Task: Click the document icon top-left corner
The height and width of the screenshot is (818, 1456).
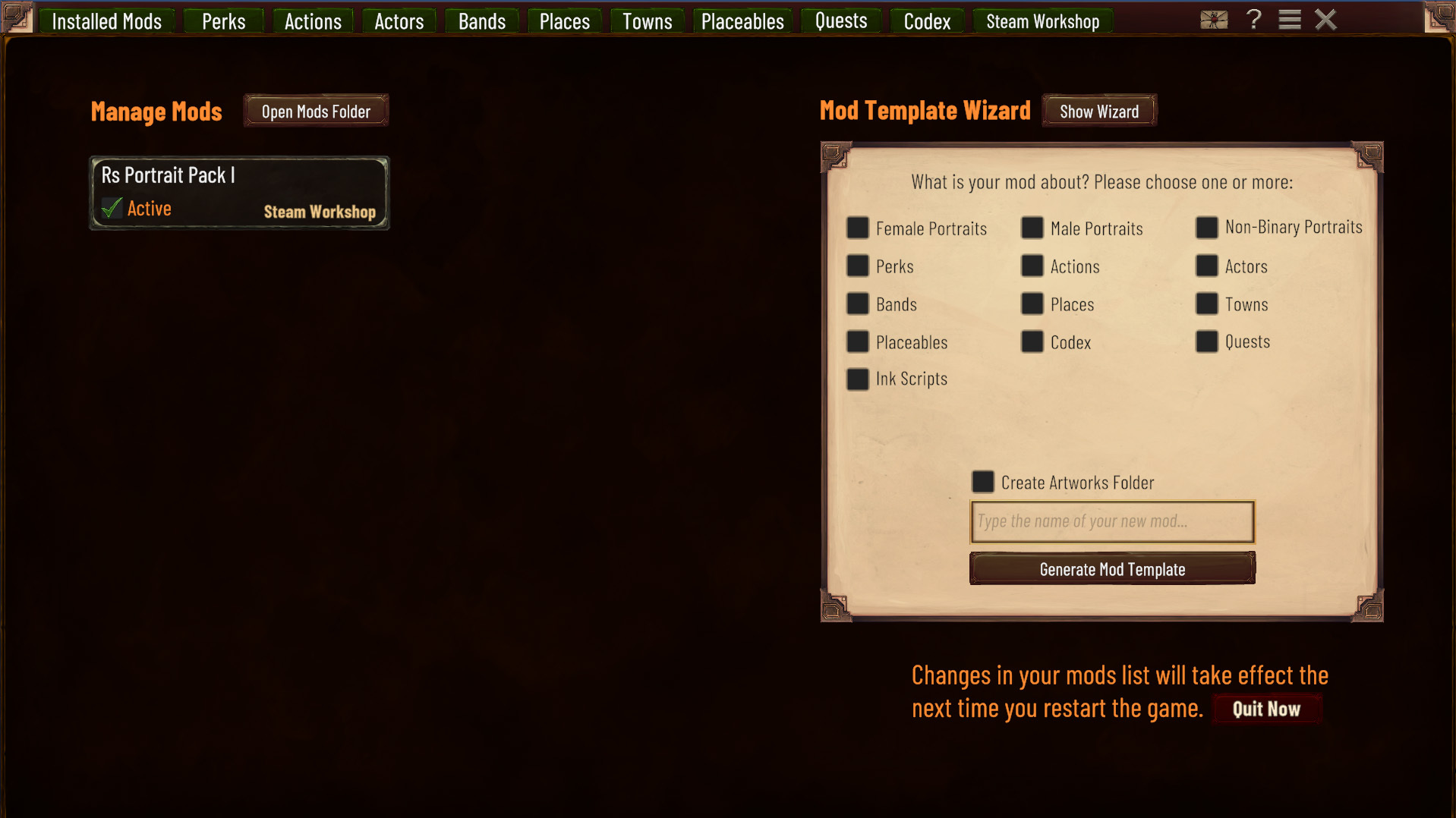Action: (17, 16)
